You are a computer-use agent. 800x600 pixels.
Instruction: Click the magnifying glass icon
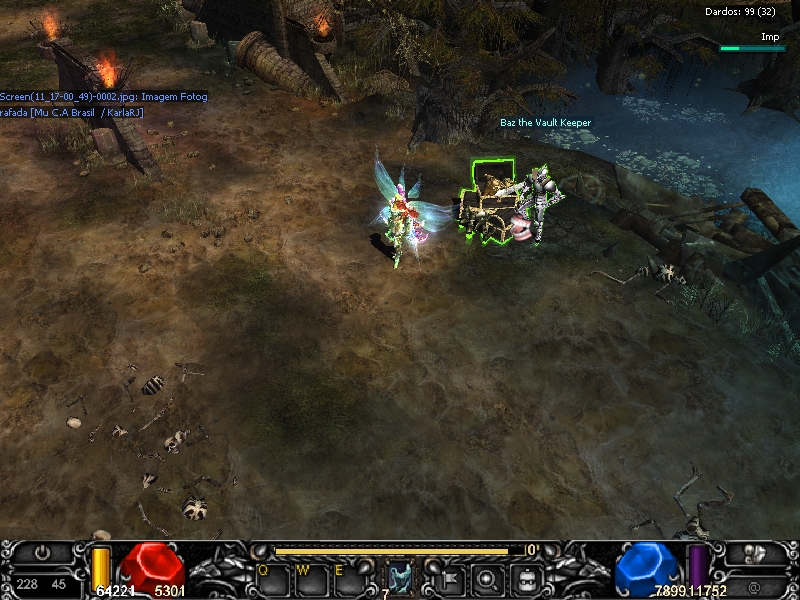pyautogui.click(x=487, y=578)
